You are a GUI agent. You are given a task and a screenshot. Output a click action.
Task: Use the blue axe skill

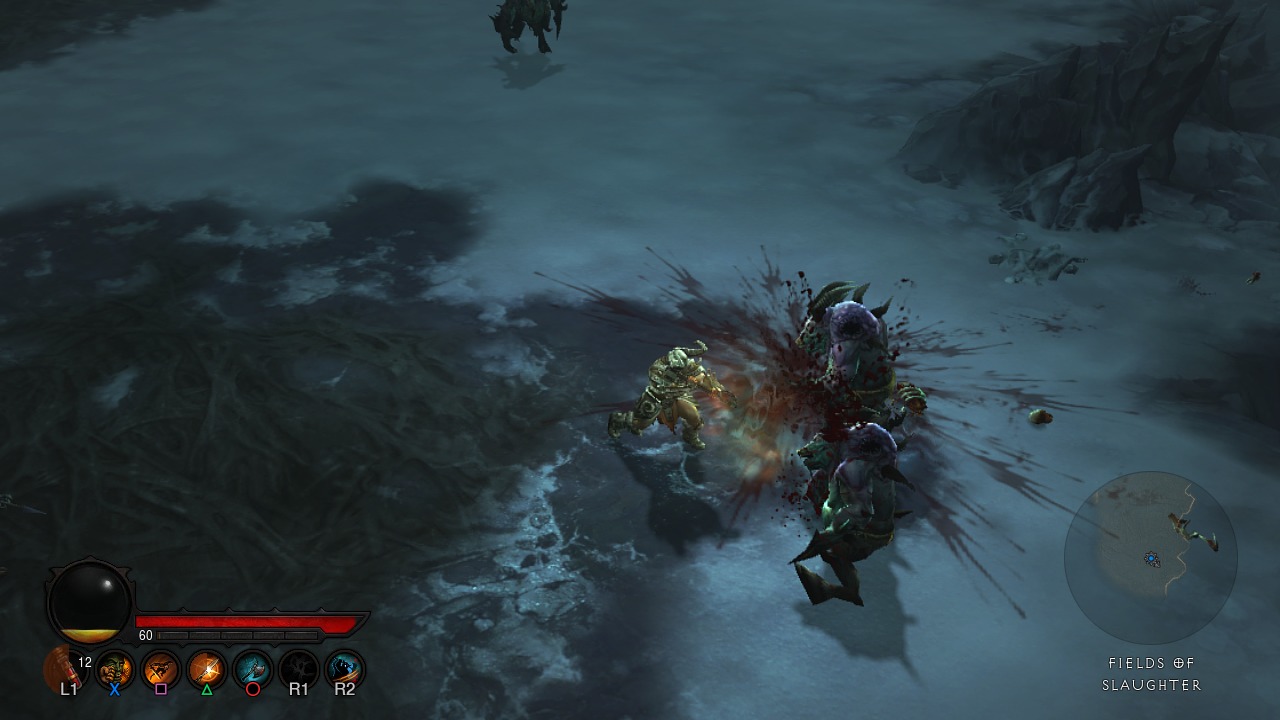click(253, 667)
